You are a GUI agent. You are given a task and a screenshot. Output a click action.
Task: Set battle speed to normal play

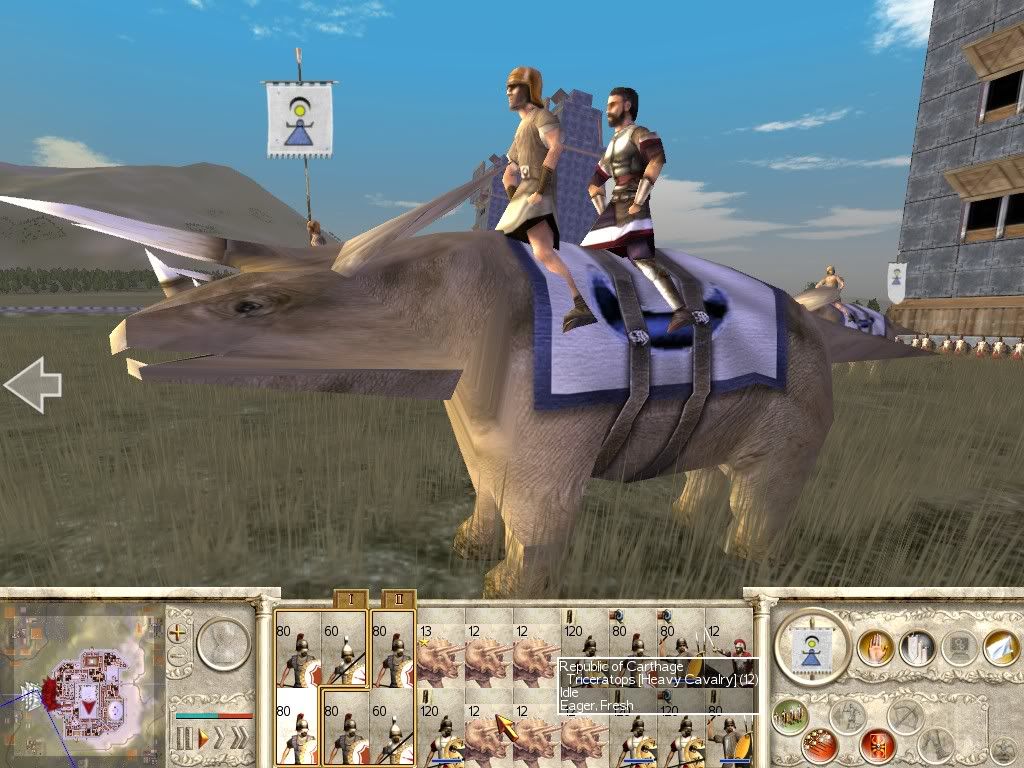203,739
